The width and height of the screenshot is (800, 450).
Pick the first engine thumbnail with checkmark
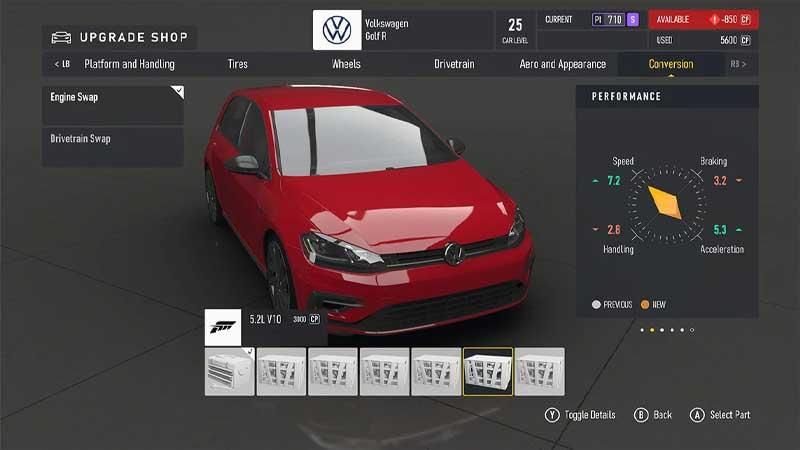click(230, 371)
